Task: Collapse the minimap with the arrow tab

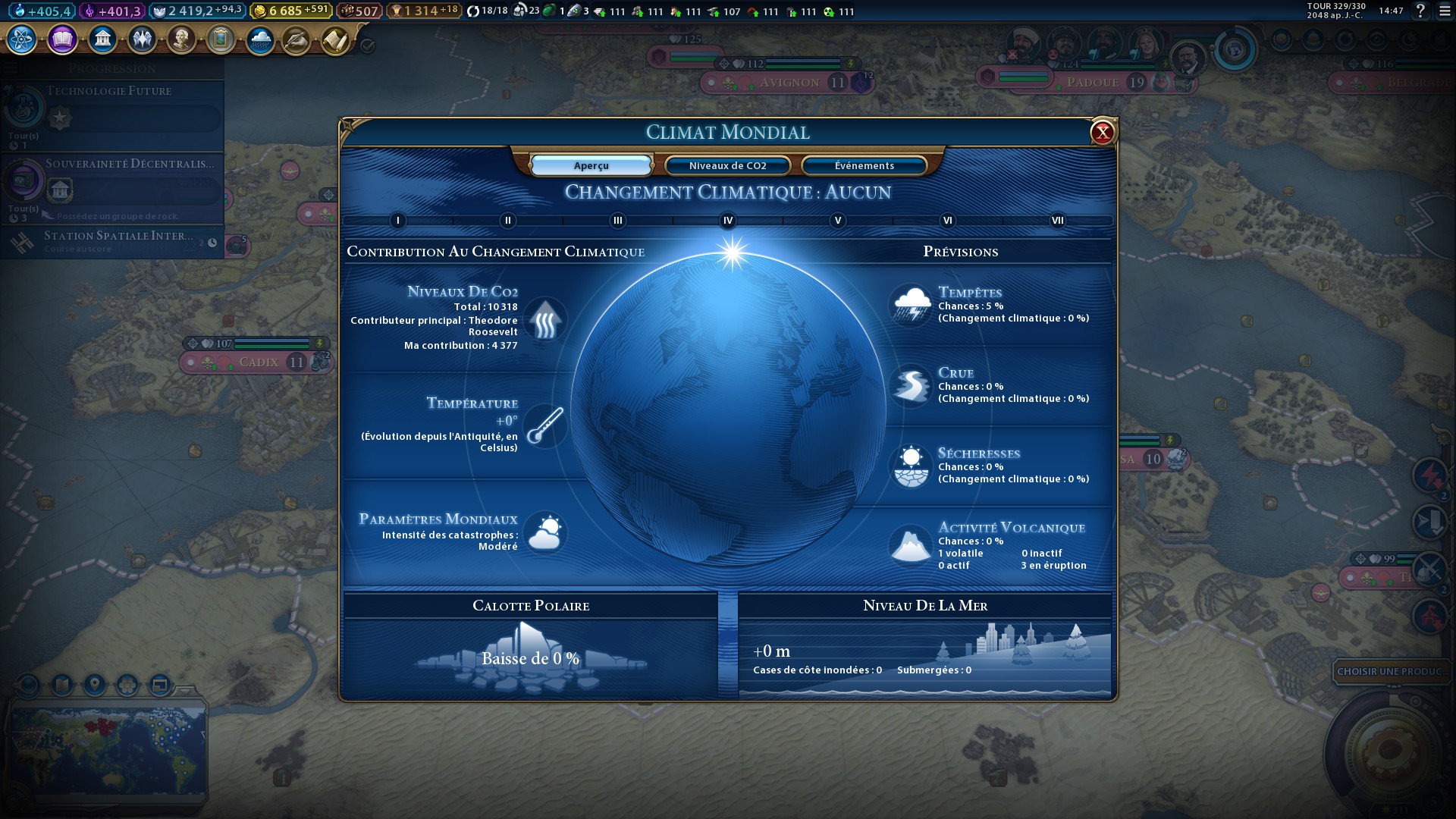Action: [x=184, y=690]
